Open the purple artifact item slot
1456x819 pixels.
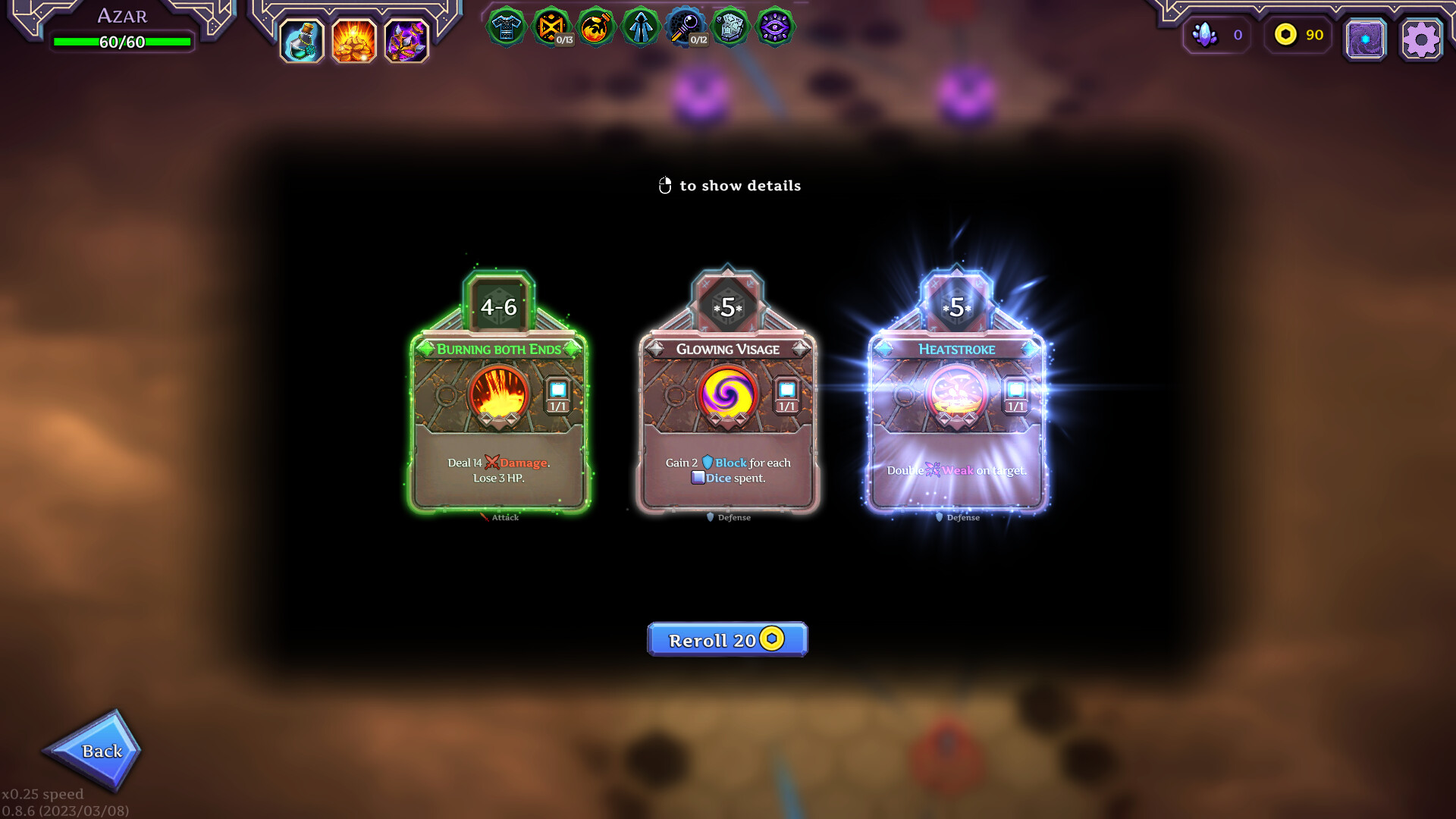[408, 42]
